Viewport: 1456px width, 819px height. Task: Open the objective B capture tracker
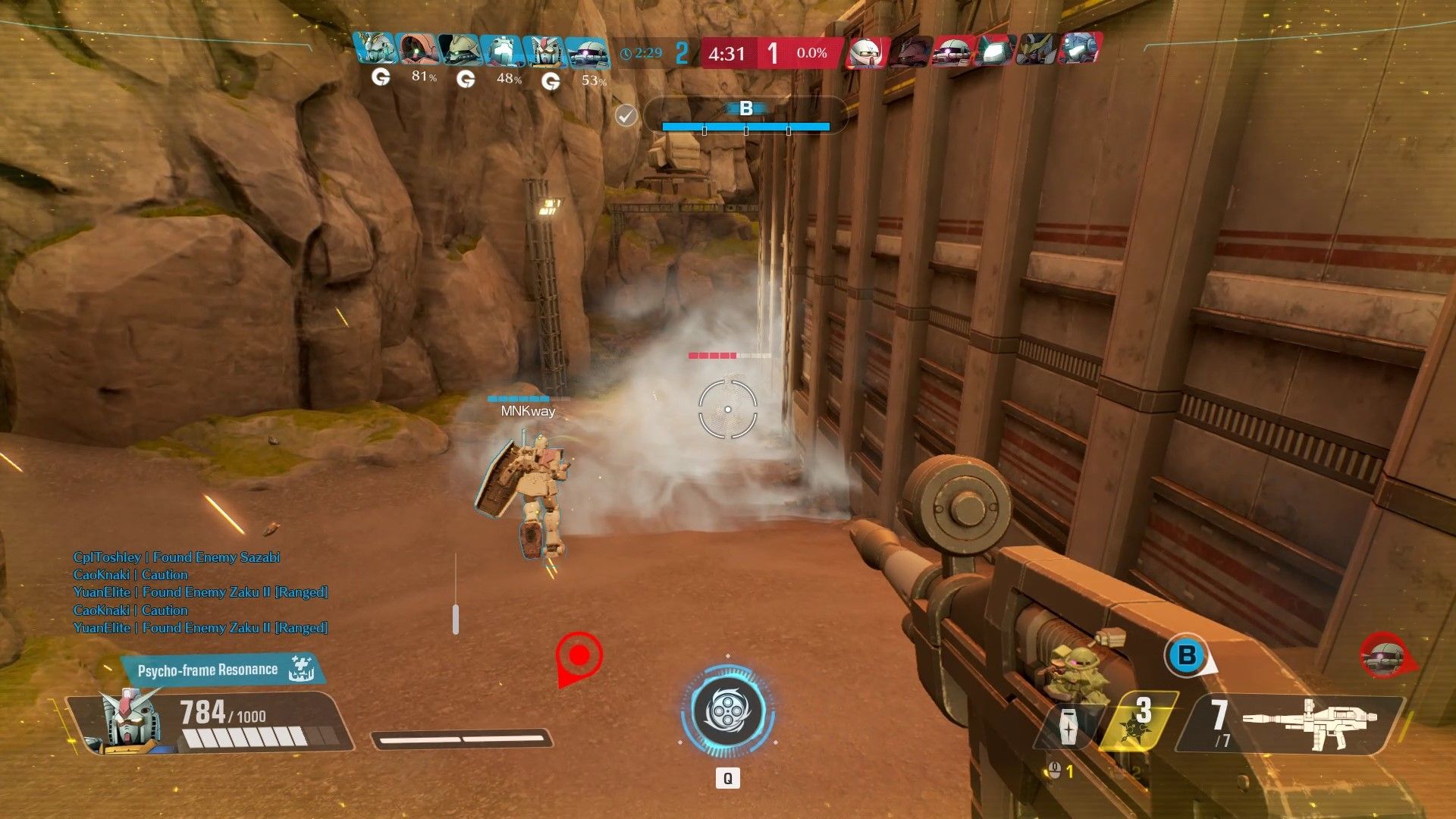[745, 116]
